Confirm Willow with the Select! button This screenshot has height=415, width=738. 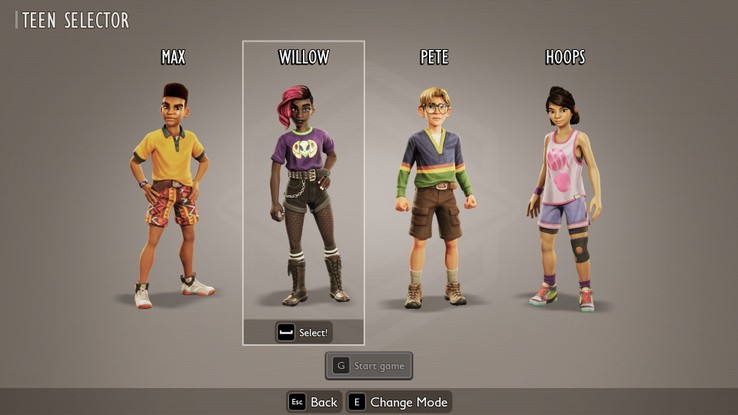coord(303,332)
